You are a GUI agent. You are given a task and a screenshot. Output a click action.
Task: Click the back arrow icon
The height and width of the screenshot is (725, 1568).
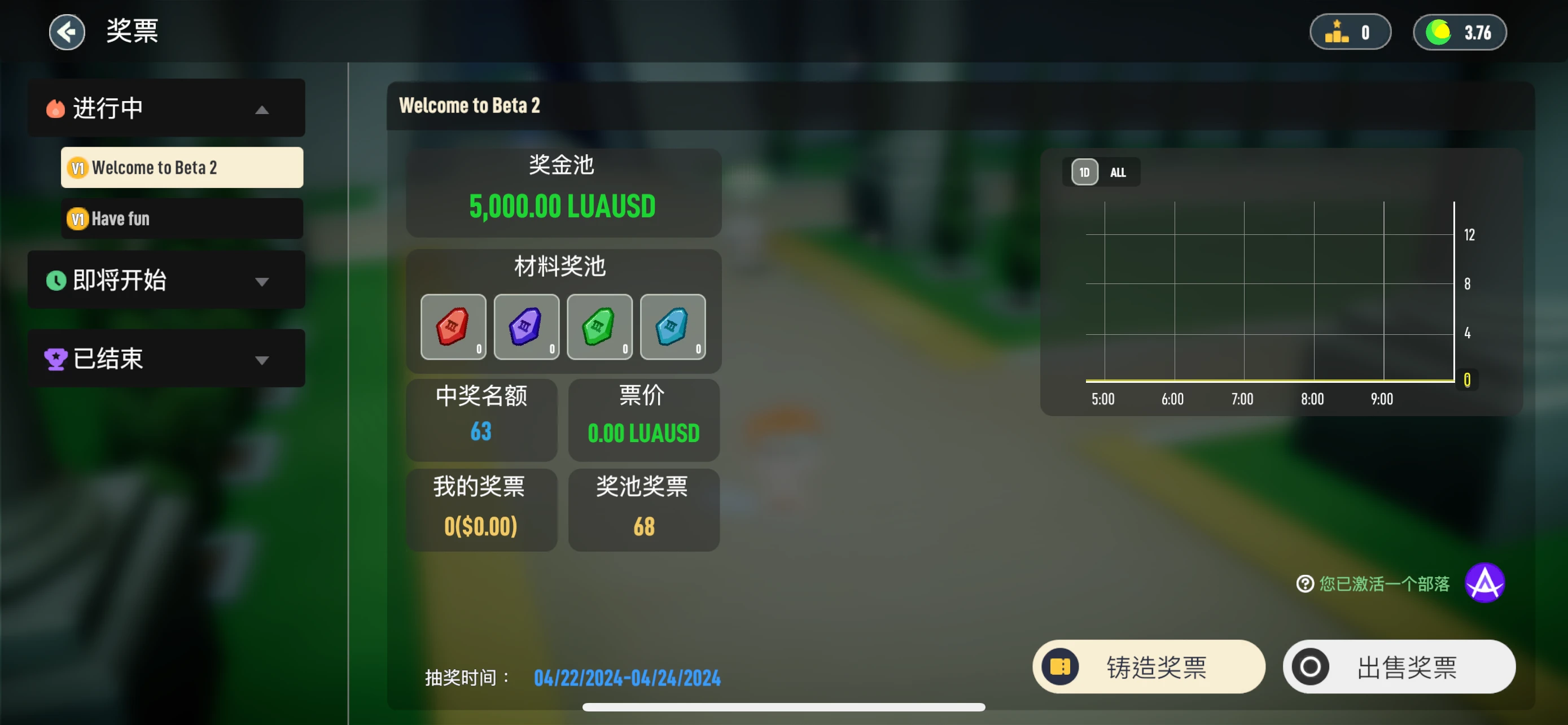coord(67,32)
